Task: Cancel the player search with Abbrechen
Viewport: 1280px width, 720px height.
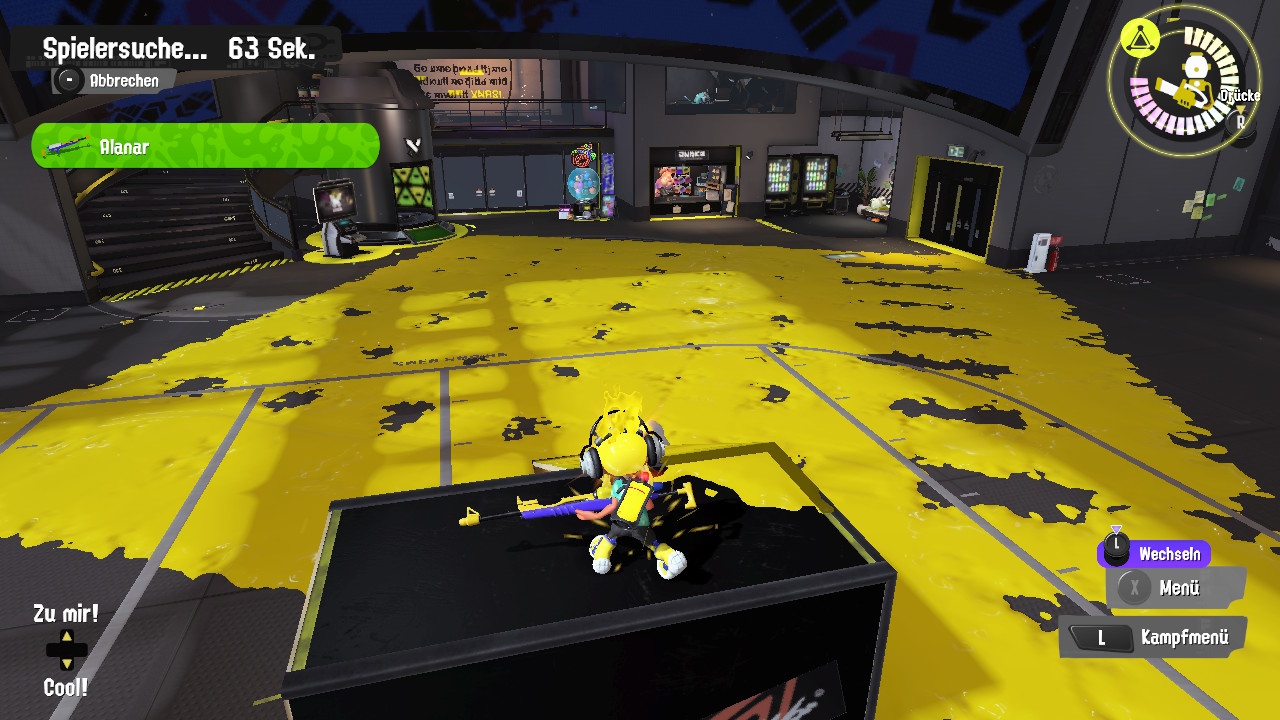Action: pos(112,81)
